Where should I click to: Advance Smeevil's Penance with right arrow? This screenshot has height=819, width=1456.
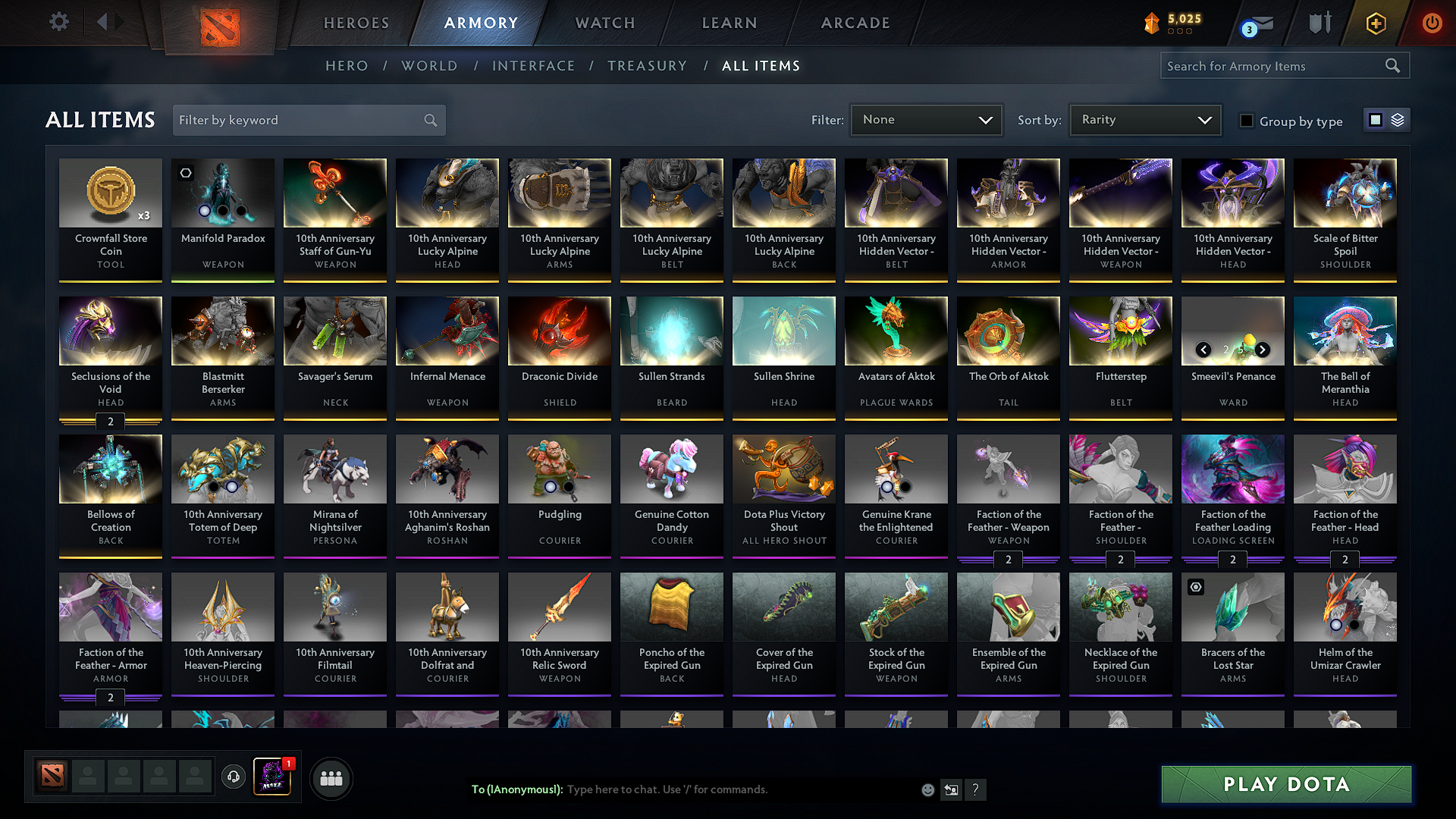click(x=1262, y=350)
